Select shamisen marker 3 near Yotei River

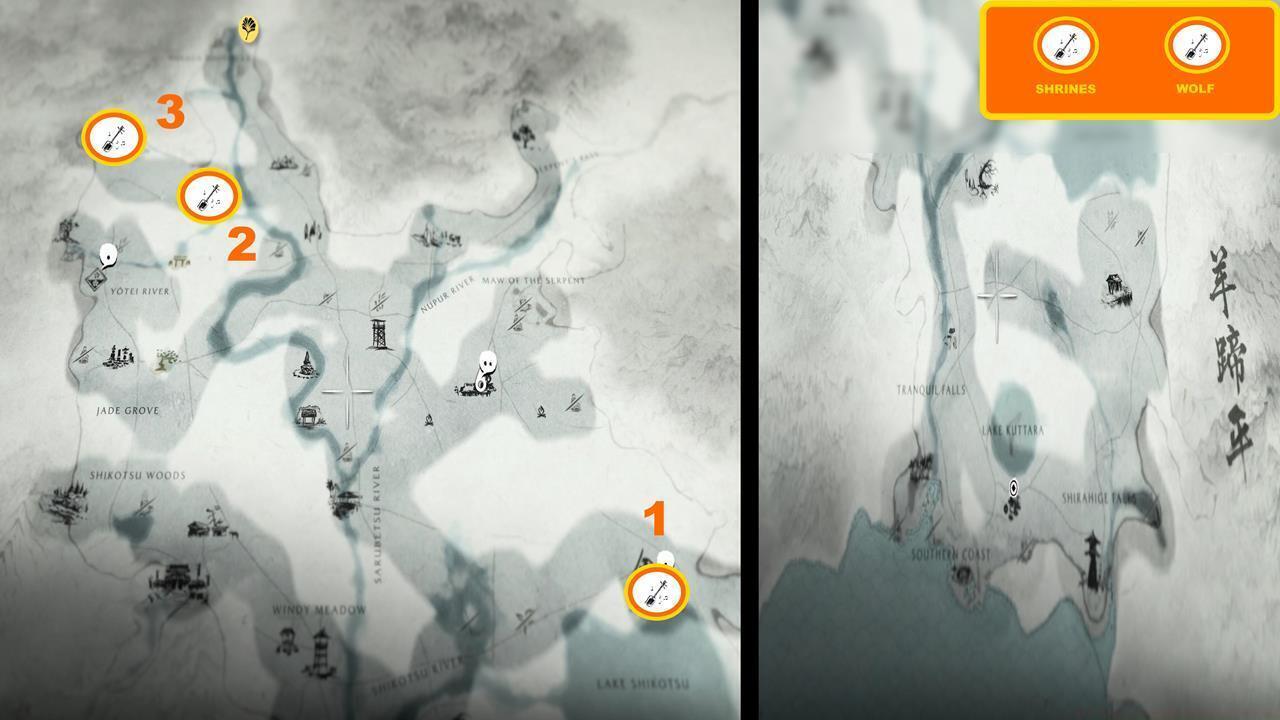click(x=113, y=138)
